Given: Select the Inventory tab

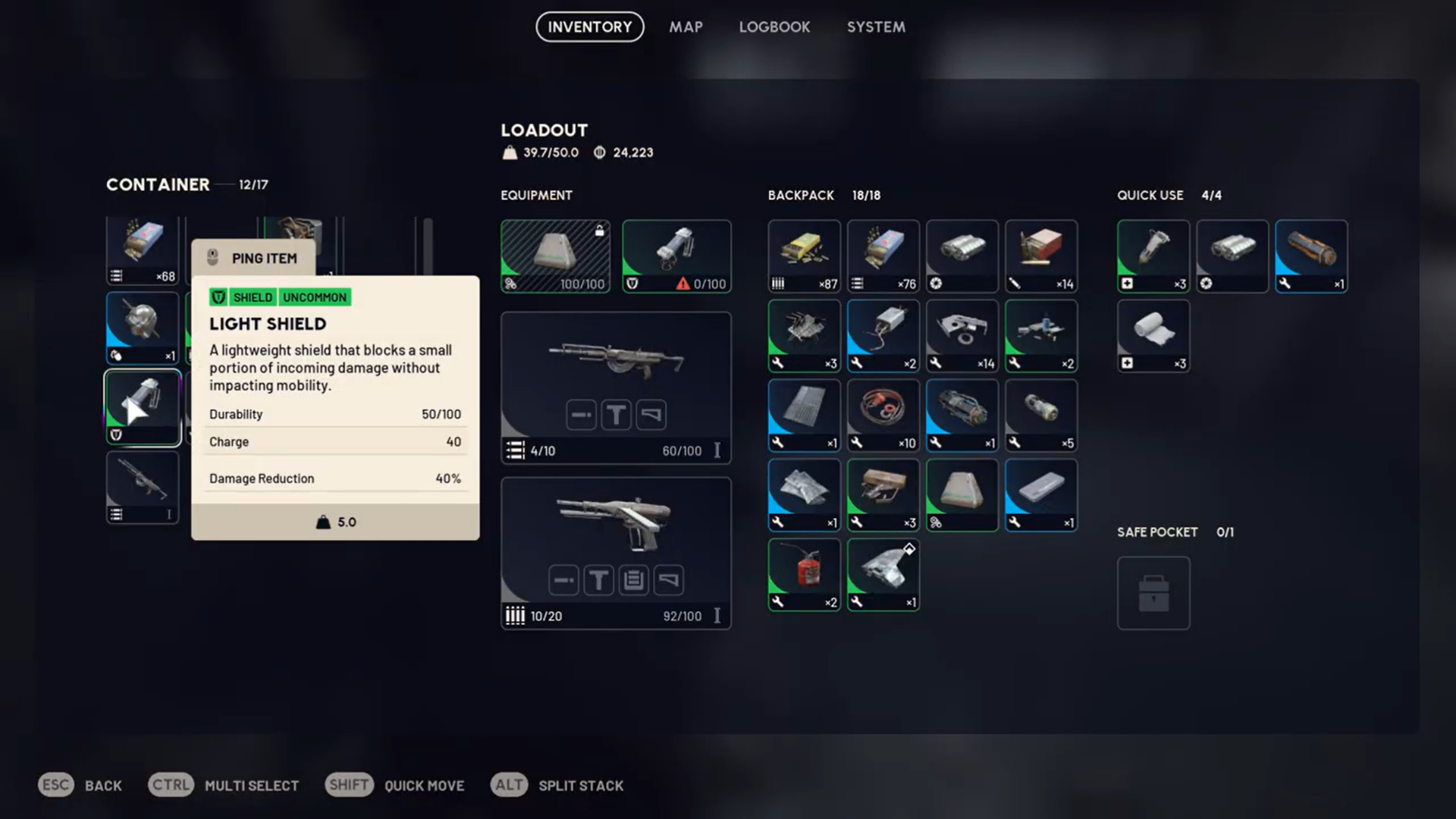Looking at the screenshot, I should [x=589, y=27].
